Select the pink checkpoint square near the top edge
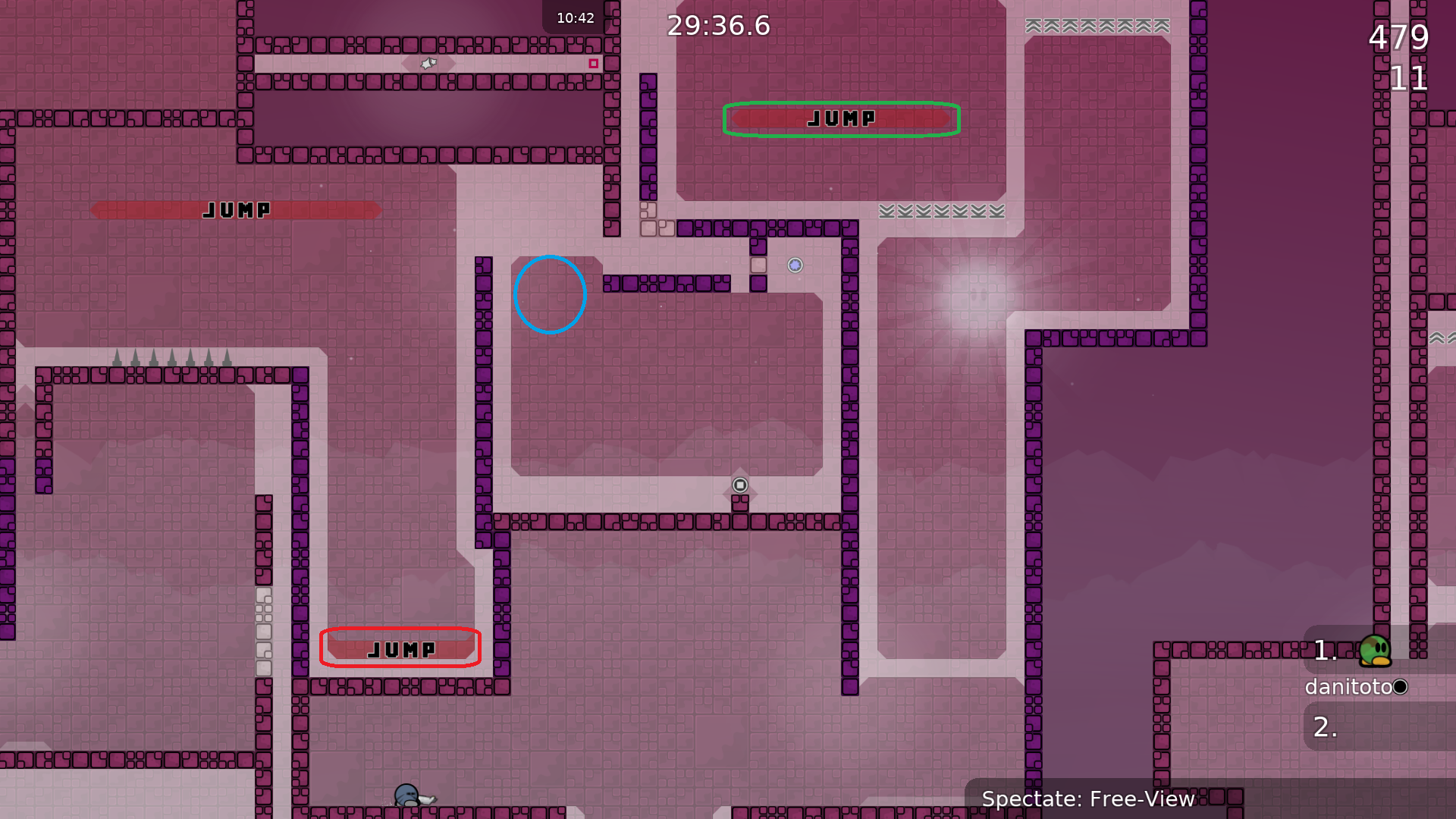Viewport: 1456px width, 819px height. pos(593,64)
